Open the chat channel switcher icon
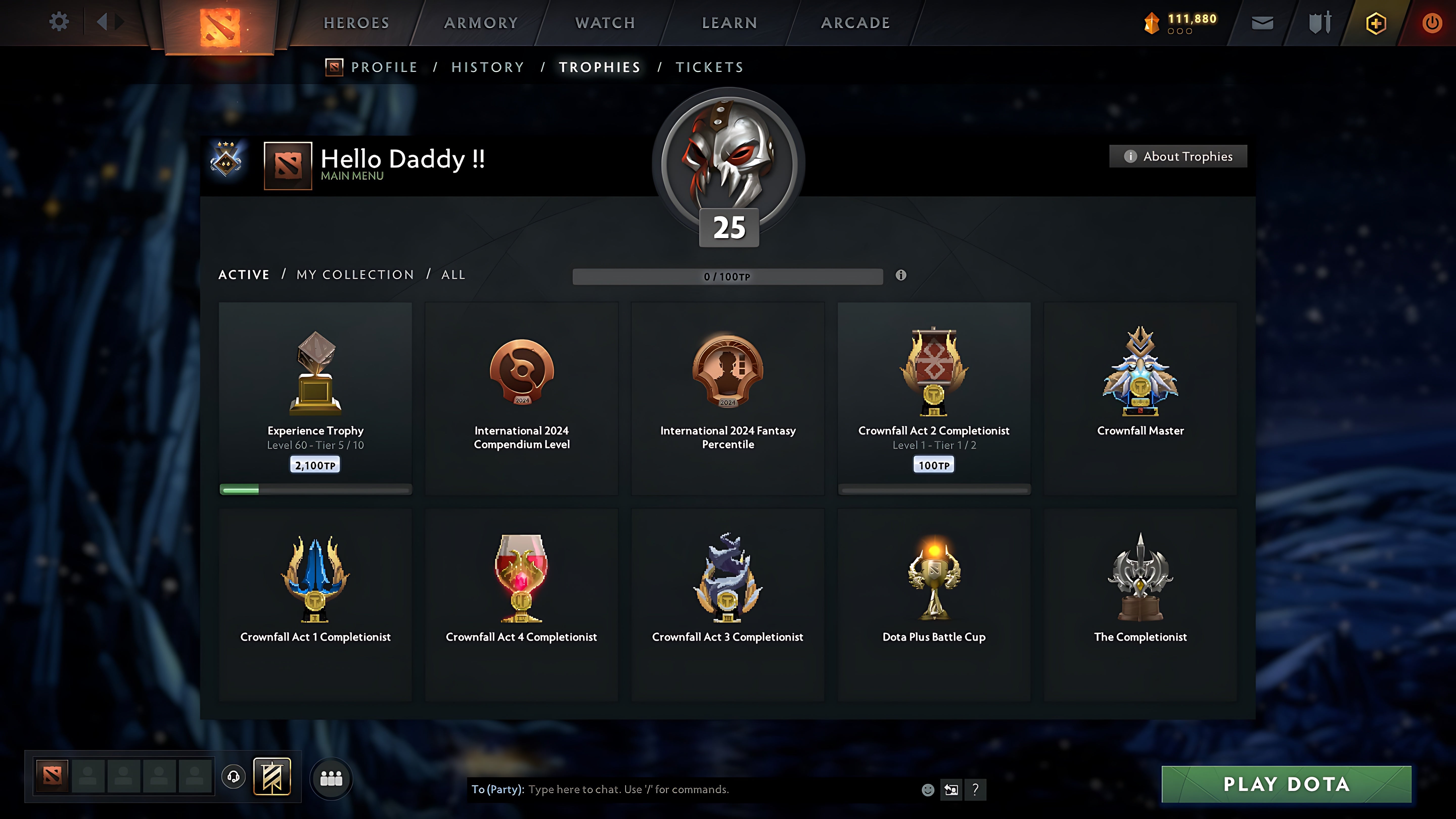The image size is (1456, 819). (951, 790)
